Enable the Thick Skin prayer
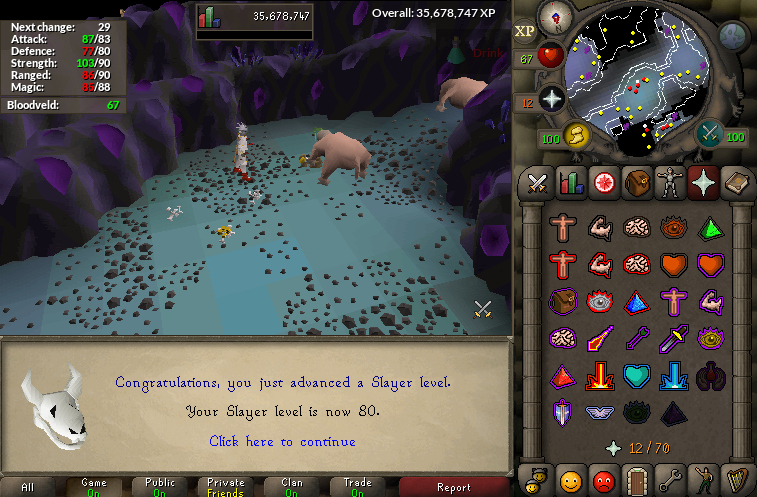Screen dimensions: 757x497 (563, 227)
